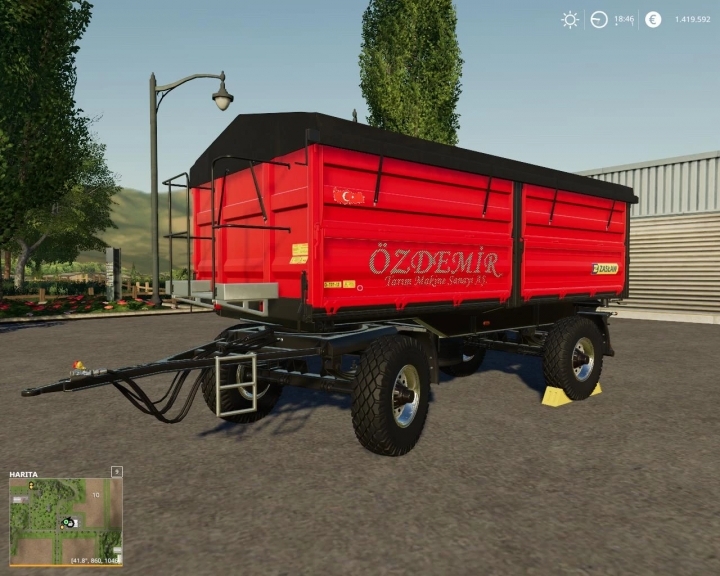Image resolution: width=720 pixels, height=576 pixels.
Task: Select the clock time icon
Action: point(599,19)
